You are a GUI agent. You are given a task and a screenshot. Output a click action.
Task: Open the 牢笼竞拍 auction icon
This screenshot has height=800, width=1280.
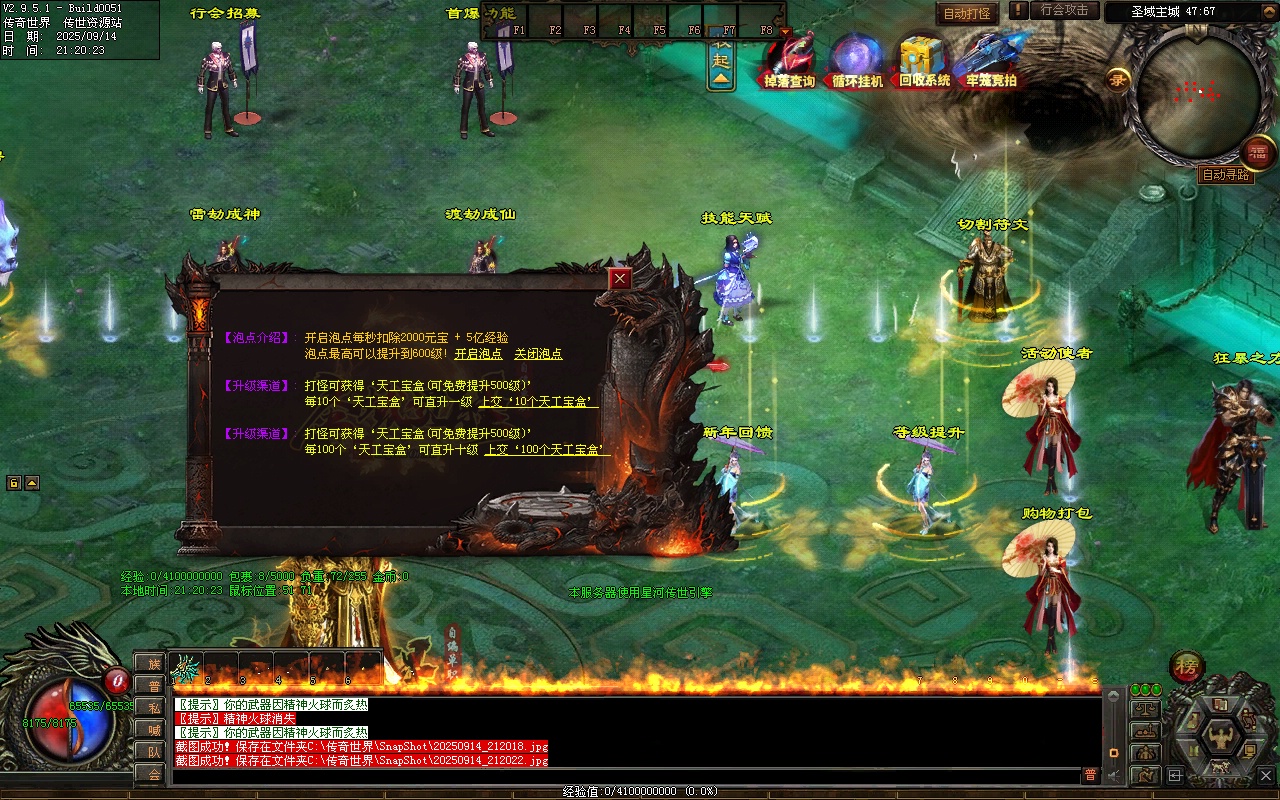(x=991, y=60)
